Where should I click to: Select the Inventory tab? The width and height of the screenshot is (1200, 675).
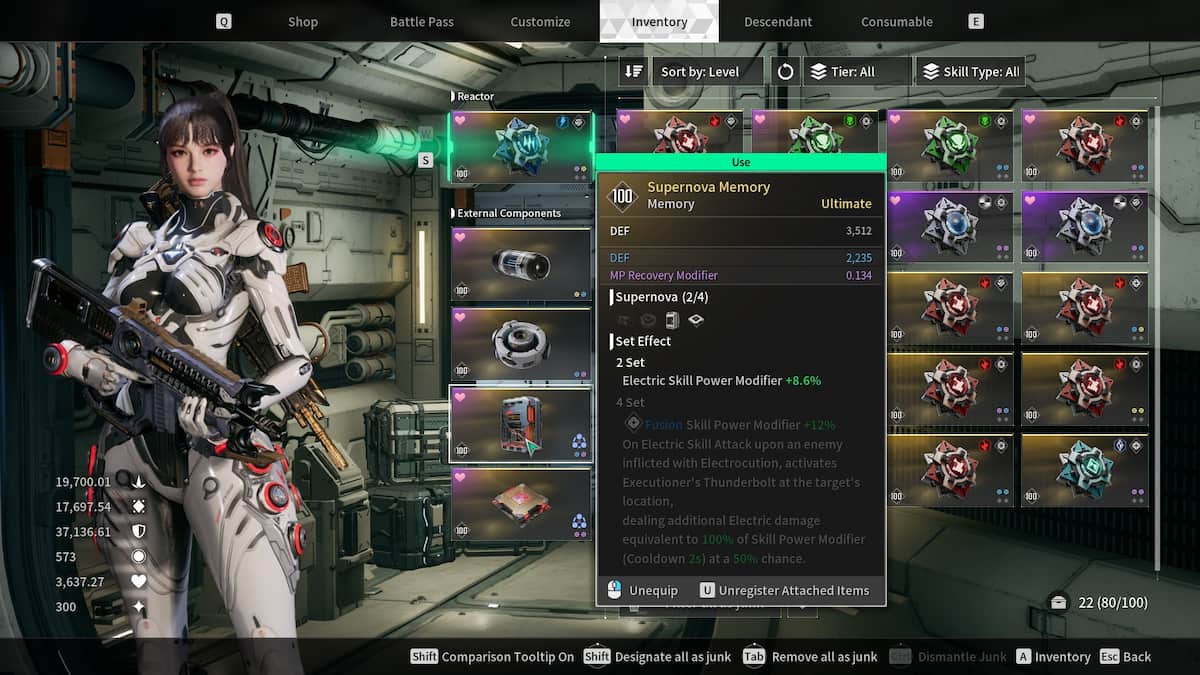659,21
